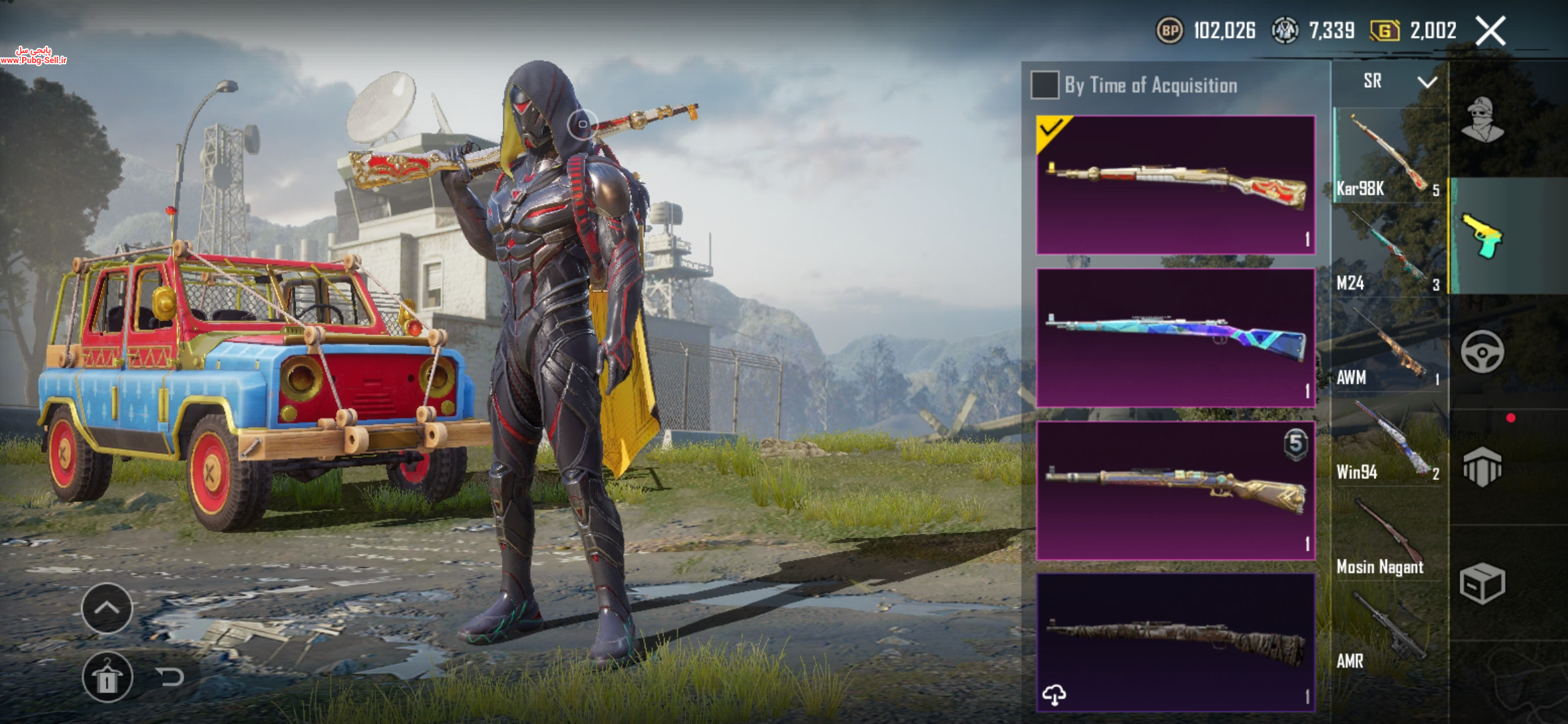This screenshot has width=1568, height=724.
Task: Select the level 5 gold Kar98K skin
Action: [x=1175, y=491]
